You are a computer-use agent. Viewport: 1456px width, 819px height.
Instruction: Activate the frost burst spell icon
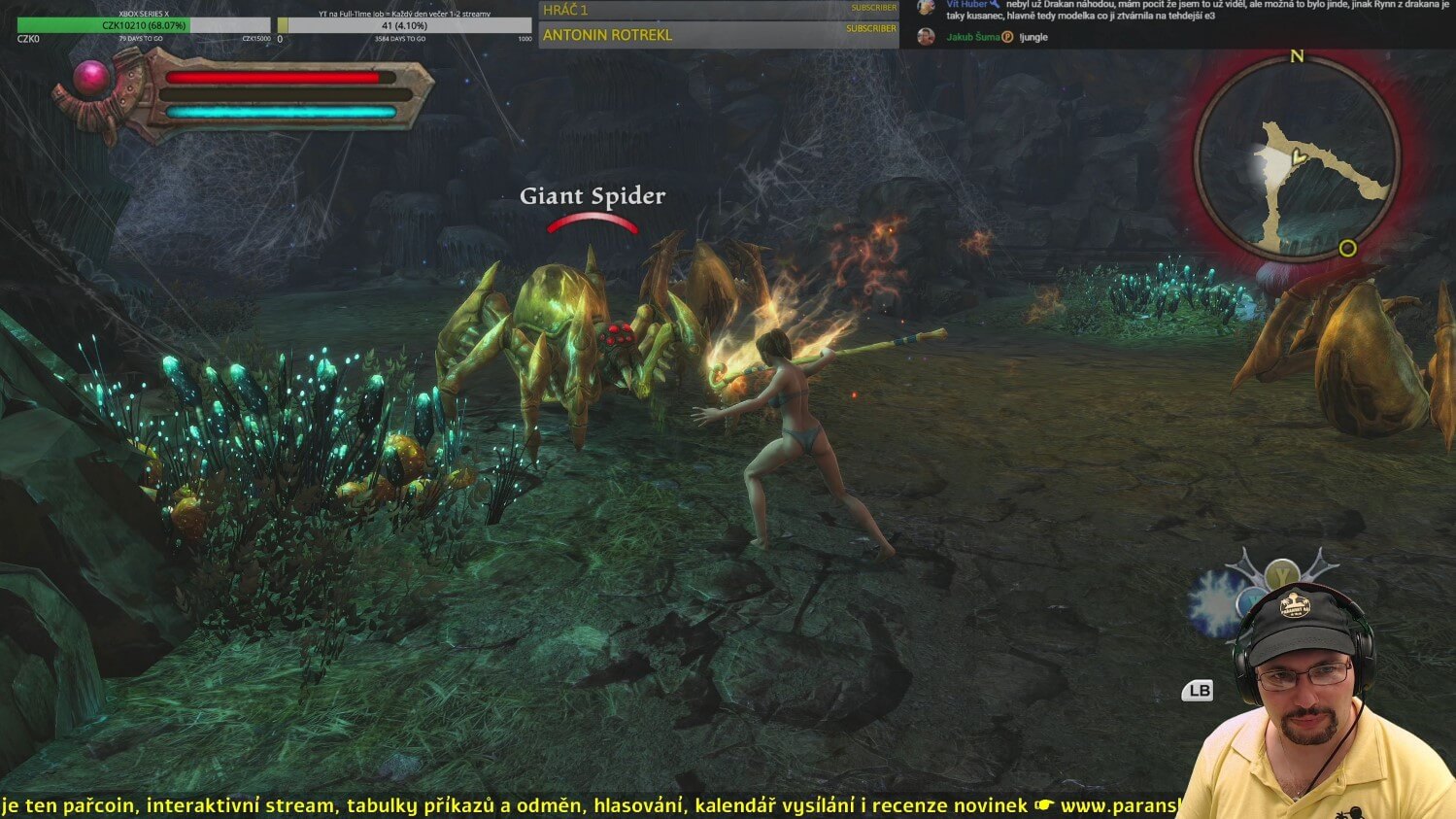click(x=1215, y=603)
